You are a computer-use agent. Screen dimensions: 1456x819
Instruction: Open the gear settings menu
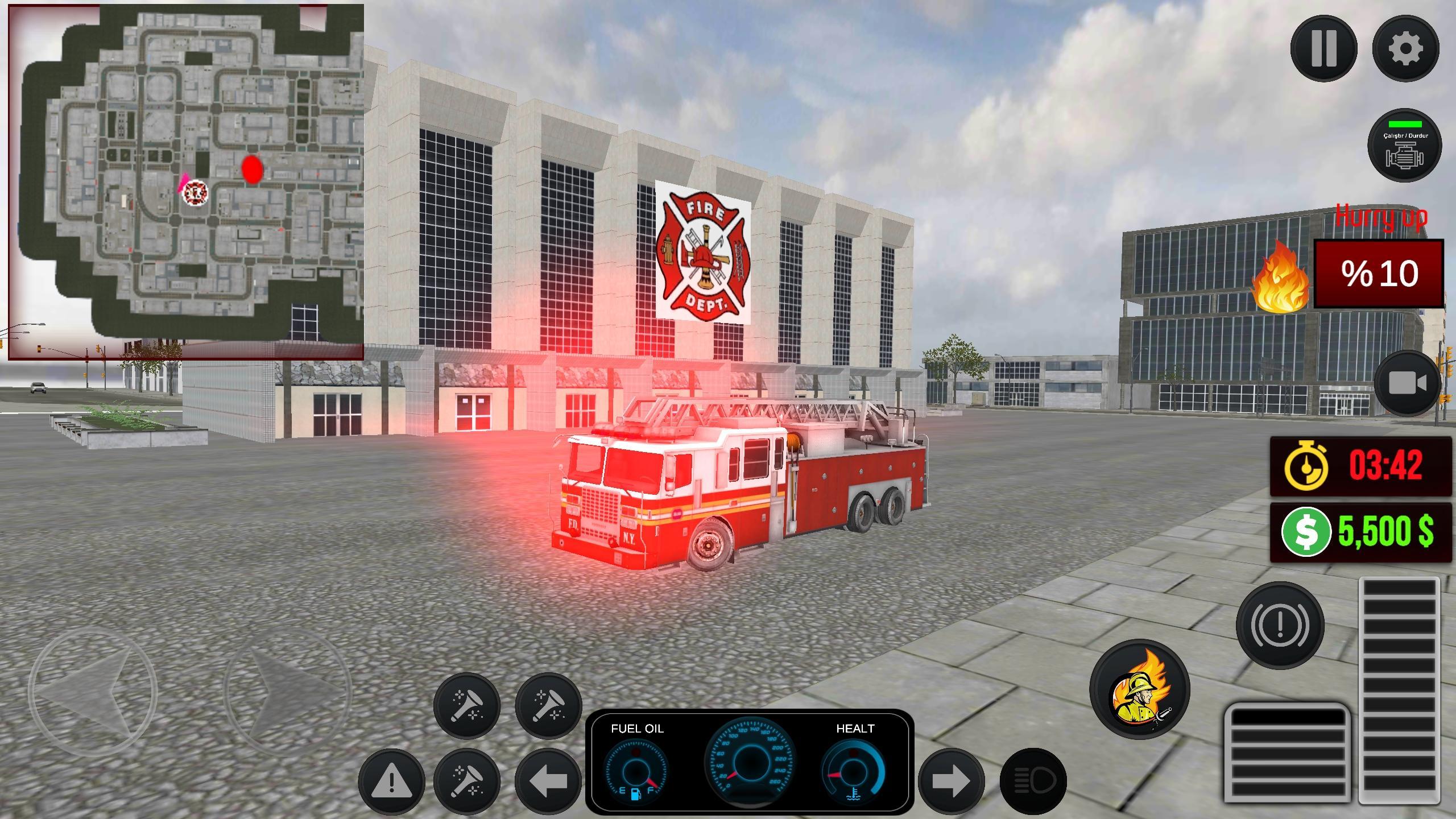(1405, 49)
